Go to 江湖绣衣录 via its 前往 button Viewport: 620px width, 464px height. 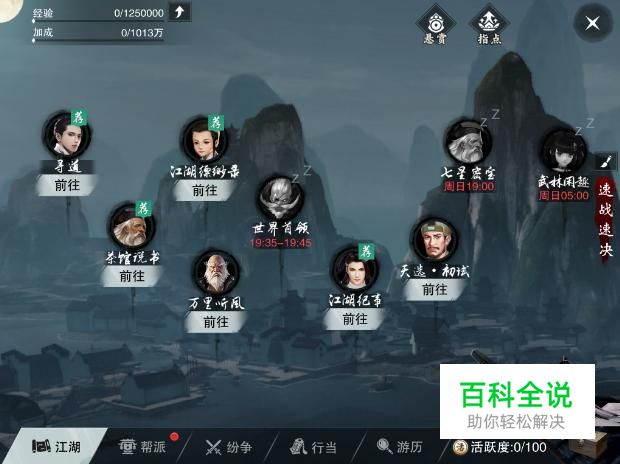point(204,189)
